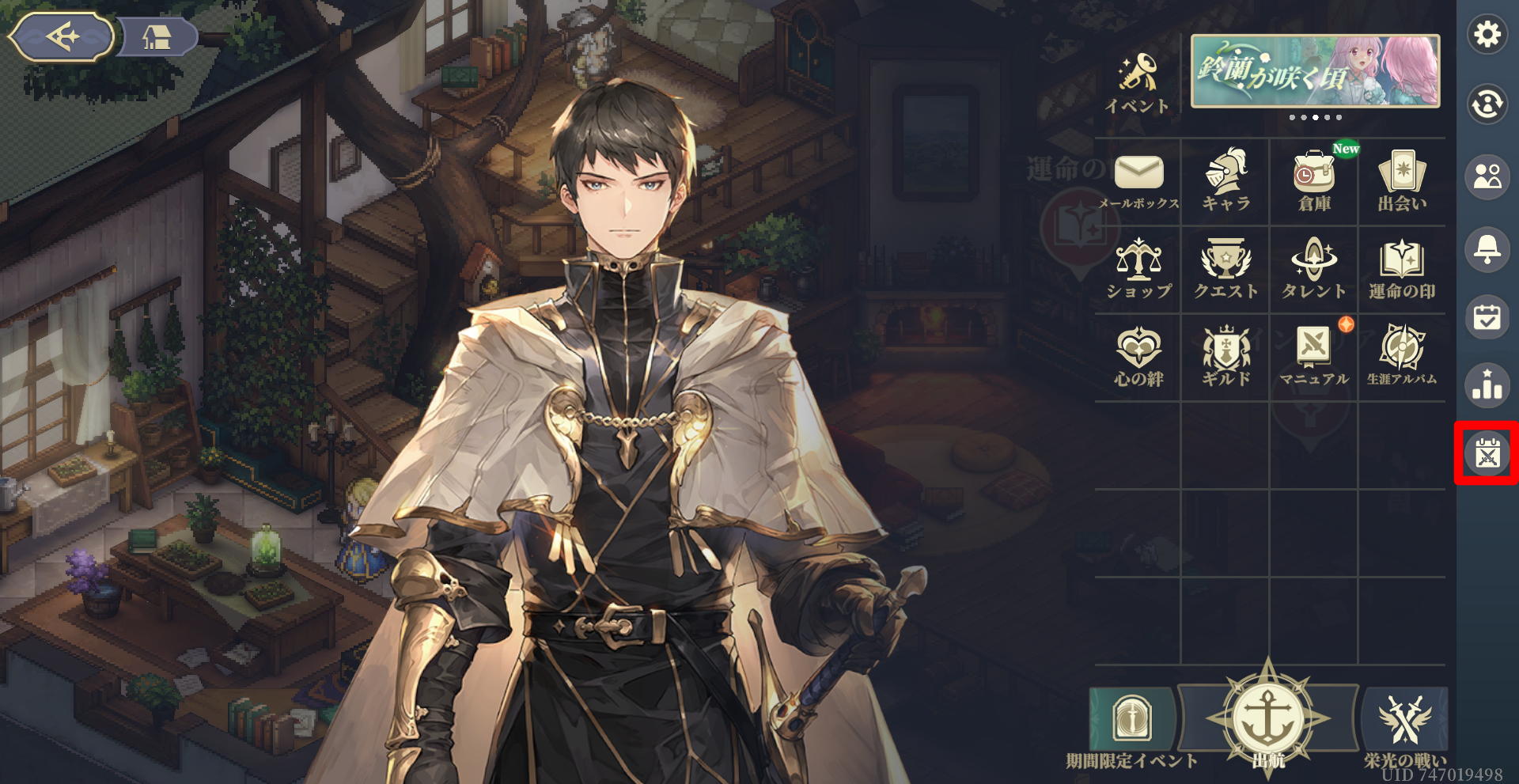
Task: Open the ギルド guild menu
Action: click(1226, 357)
